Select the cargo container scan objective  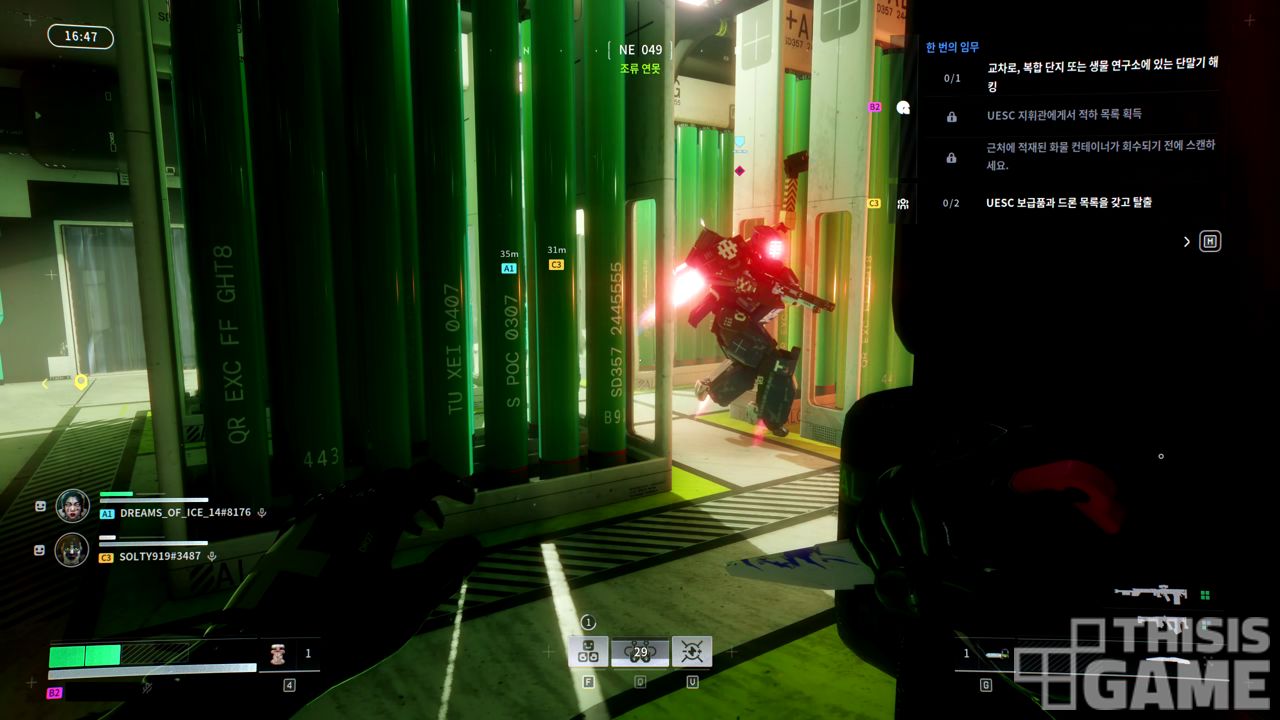coord(1100,155)
